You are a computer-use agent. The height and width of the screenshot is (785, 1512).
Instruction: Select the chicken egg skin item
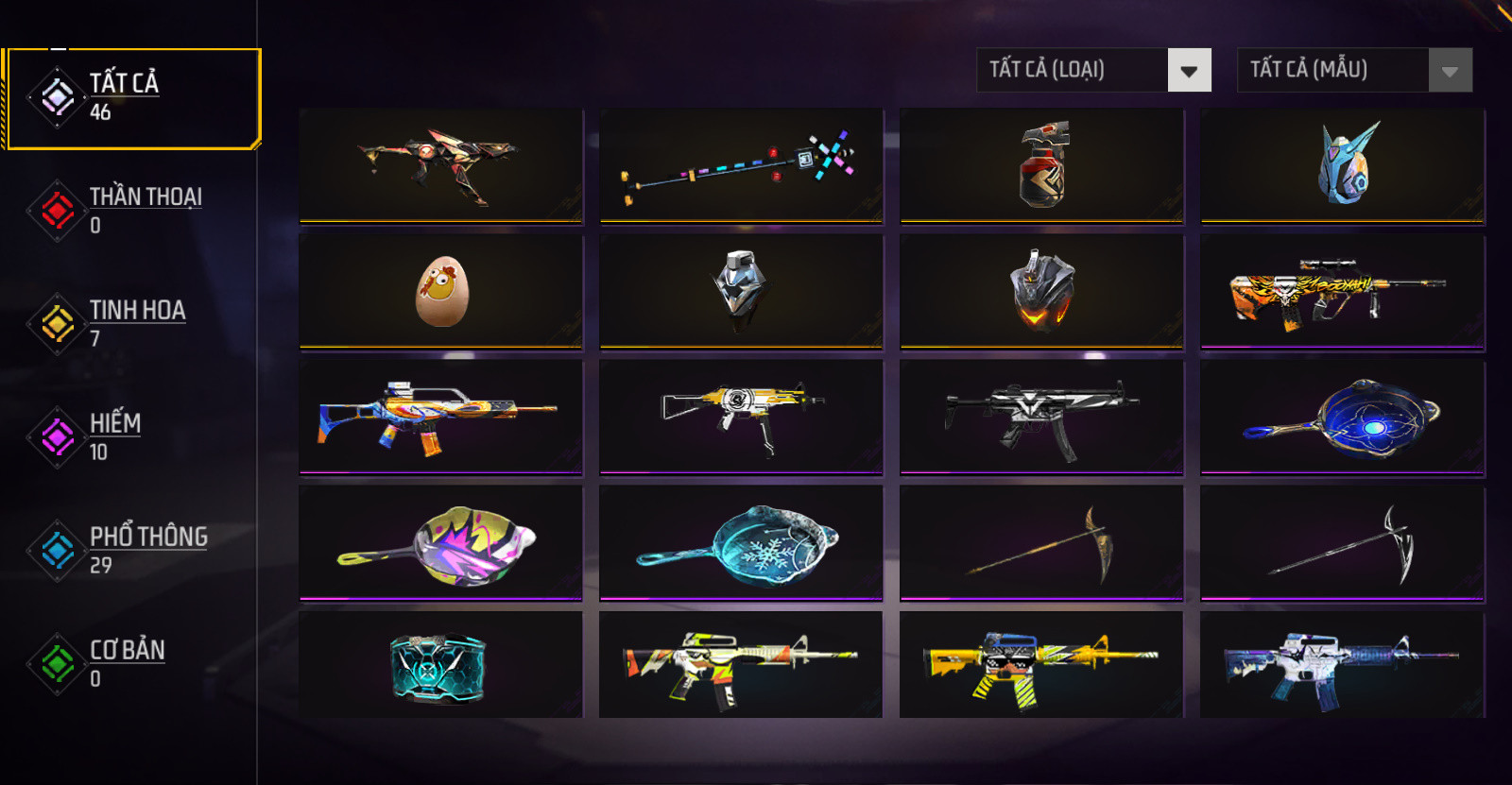point(441,292)
